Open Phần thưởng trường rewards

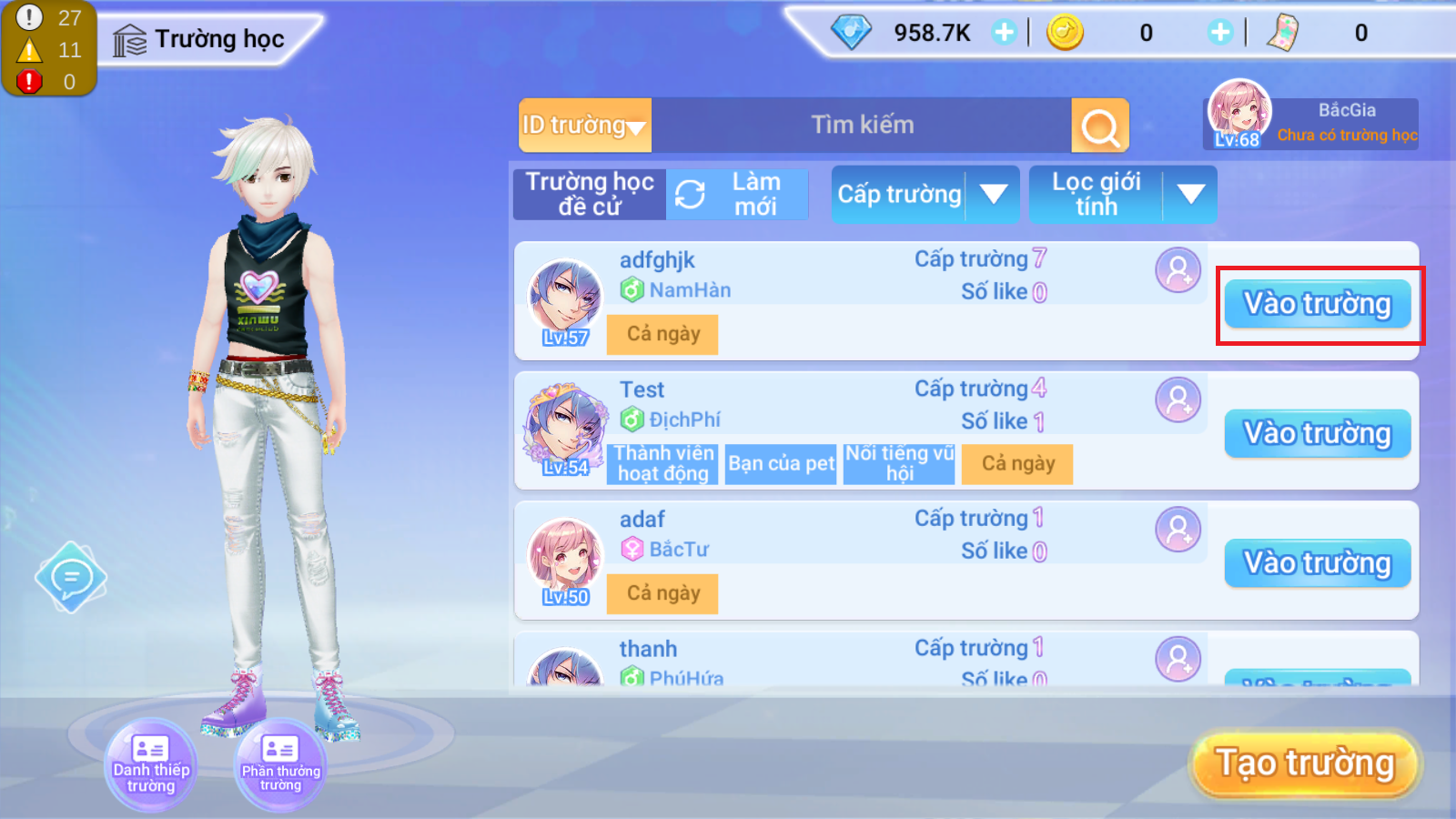(x=280, y=764)
